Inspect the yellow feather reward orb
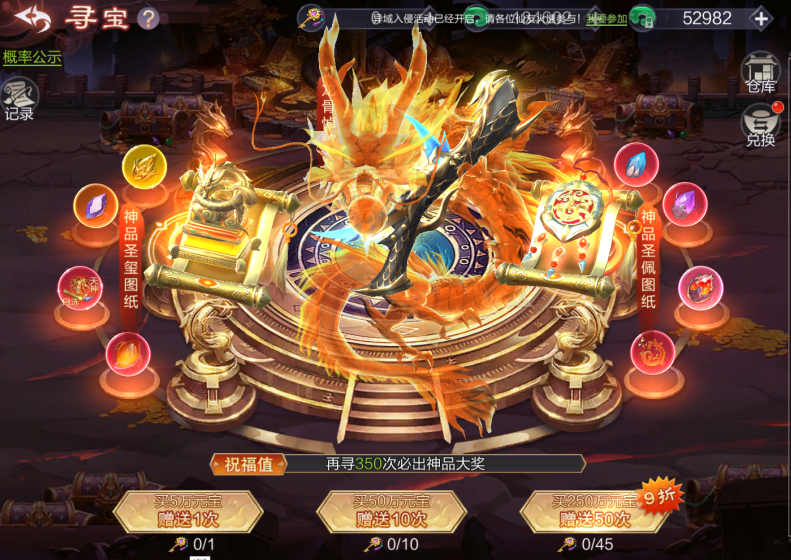This screenshot has width=791, height=560. coord(145,166)
